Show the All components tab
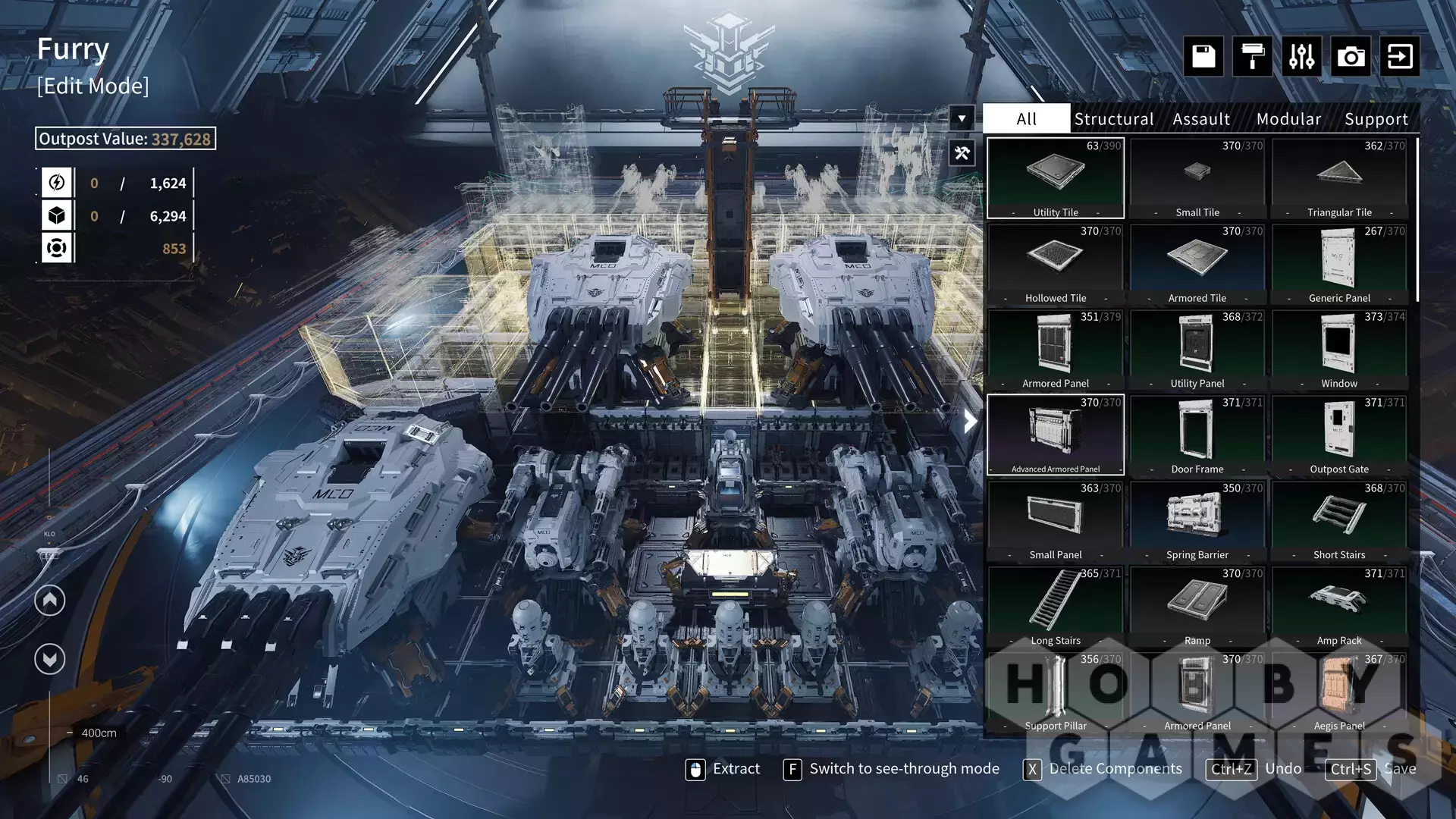This screenshot has width=1456, height=819. pos(1026,119)
